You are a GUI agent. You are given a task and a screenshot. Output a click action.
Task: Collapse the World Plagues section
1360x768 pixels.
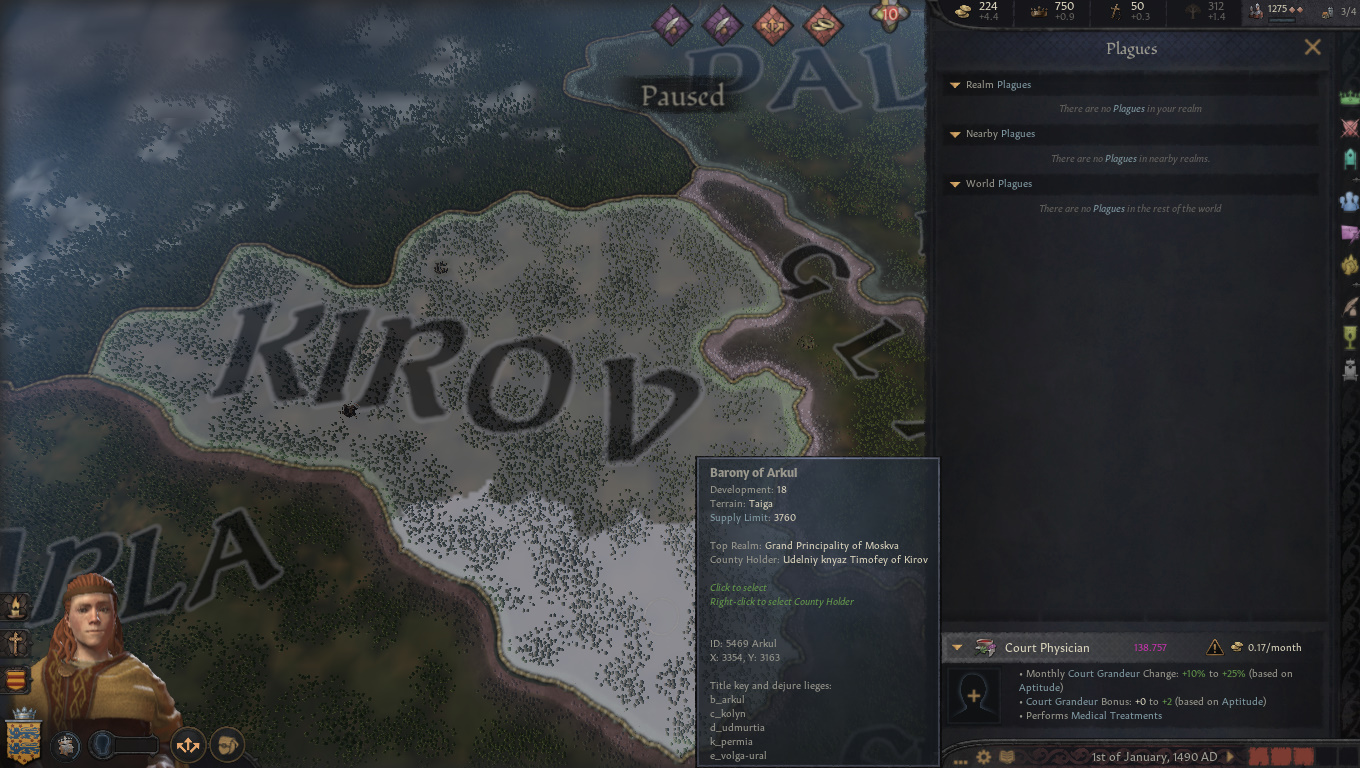coord(954,184)
